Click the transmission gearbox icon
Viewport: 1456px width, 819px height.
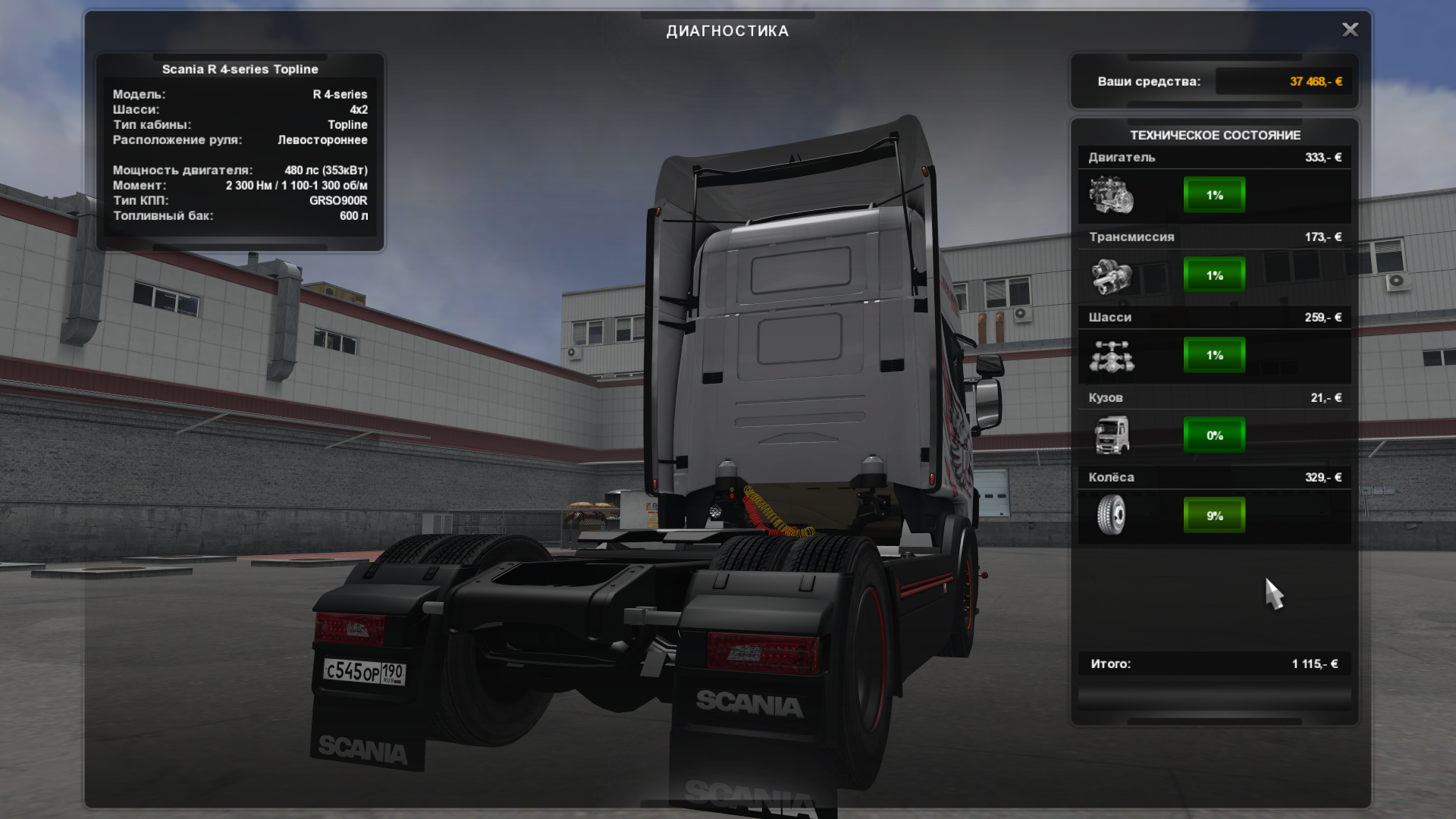1111,275
